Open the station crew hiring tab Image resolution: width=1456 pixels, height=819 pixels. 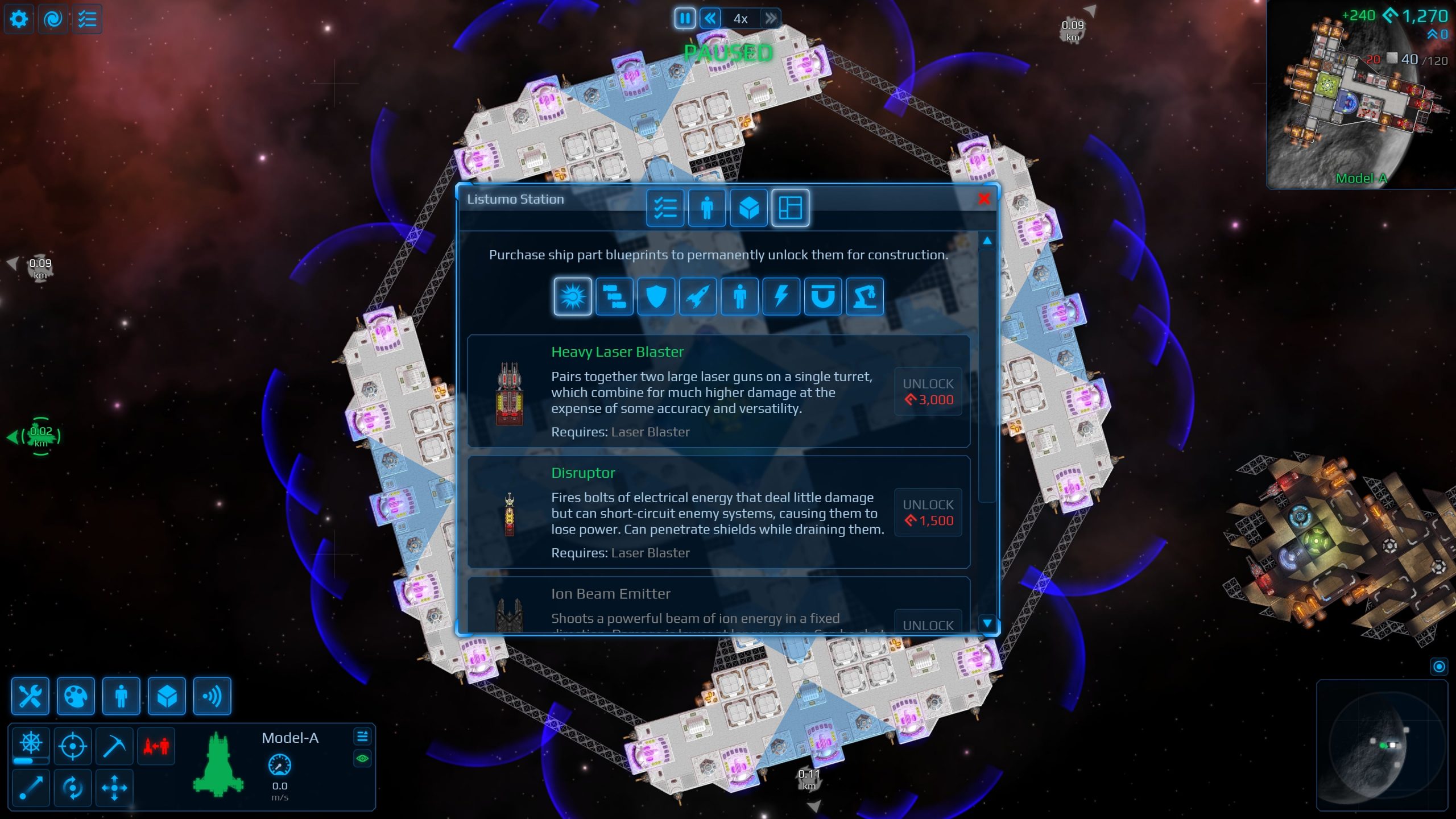coord(707,208)
